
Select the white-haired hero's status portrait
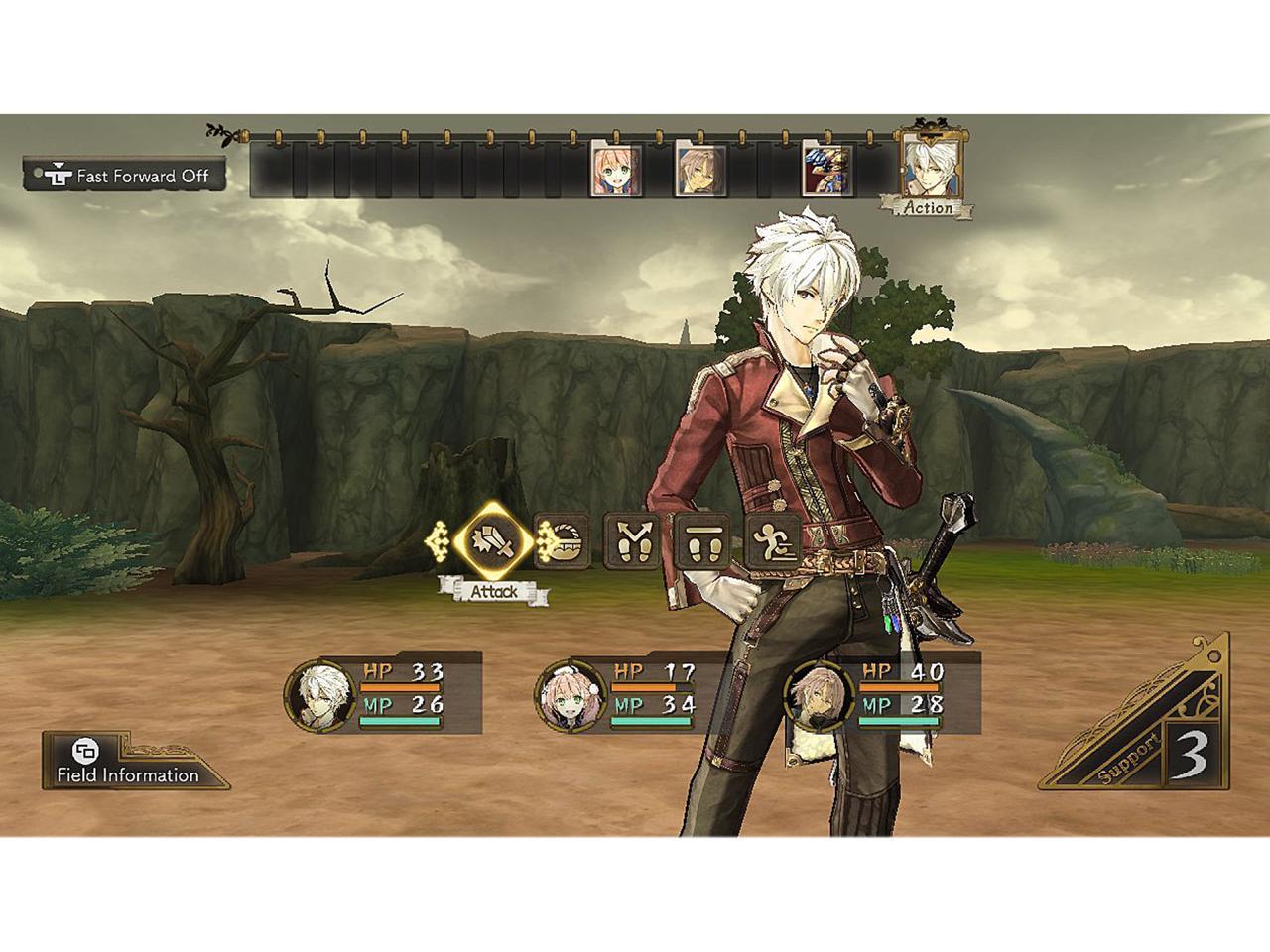pyautogui.click(x=319, y=692)
